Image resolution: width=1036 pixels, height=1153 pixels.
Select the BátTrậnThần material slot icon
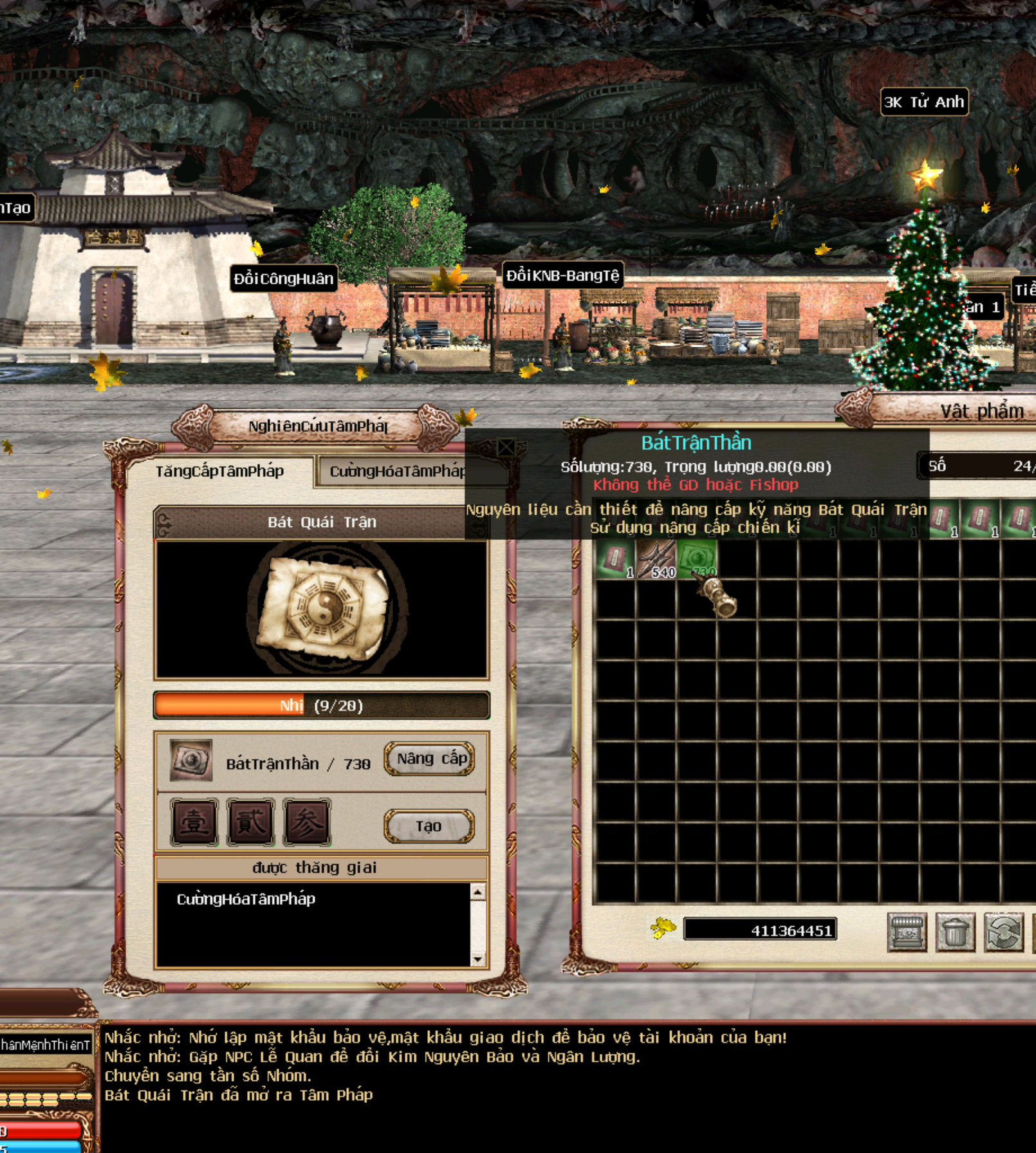point(191,761)
